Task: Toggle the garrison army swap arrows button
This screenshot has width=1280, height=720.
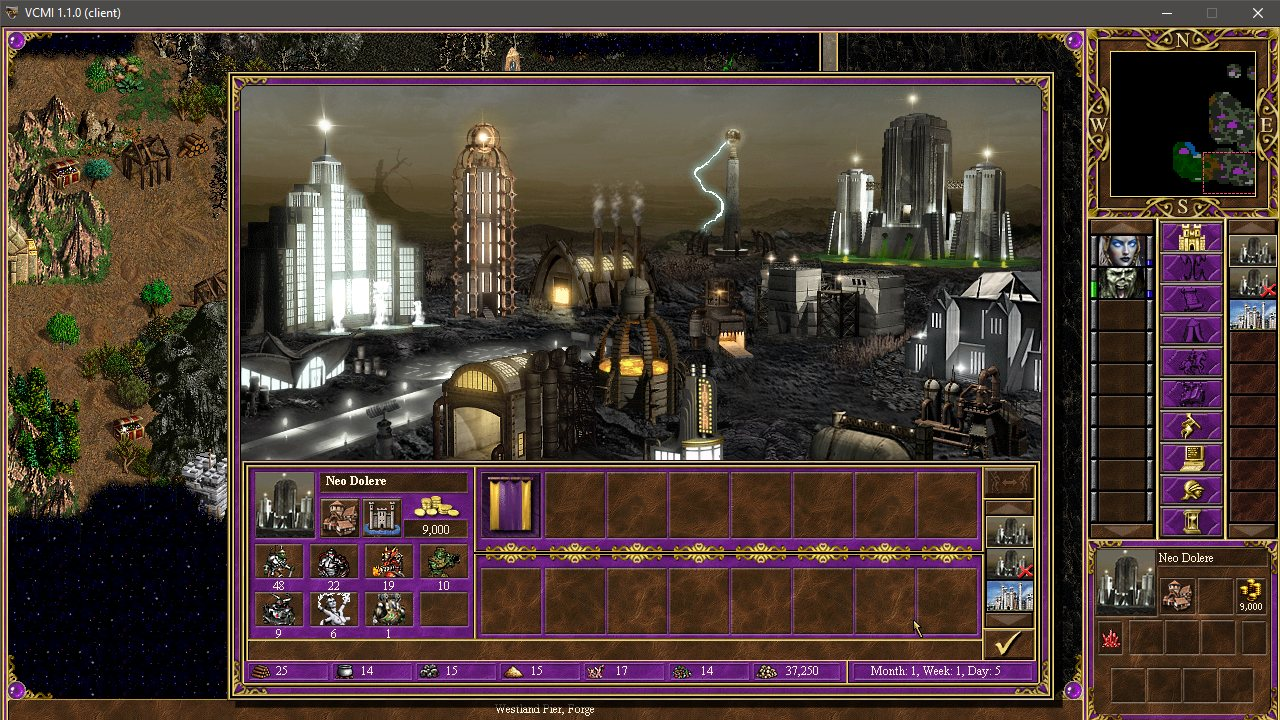Action: tap(1008, 483)
